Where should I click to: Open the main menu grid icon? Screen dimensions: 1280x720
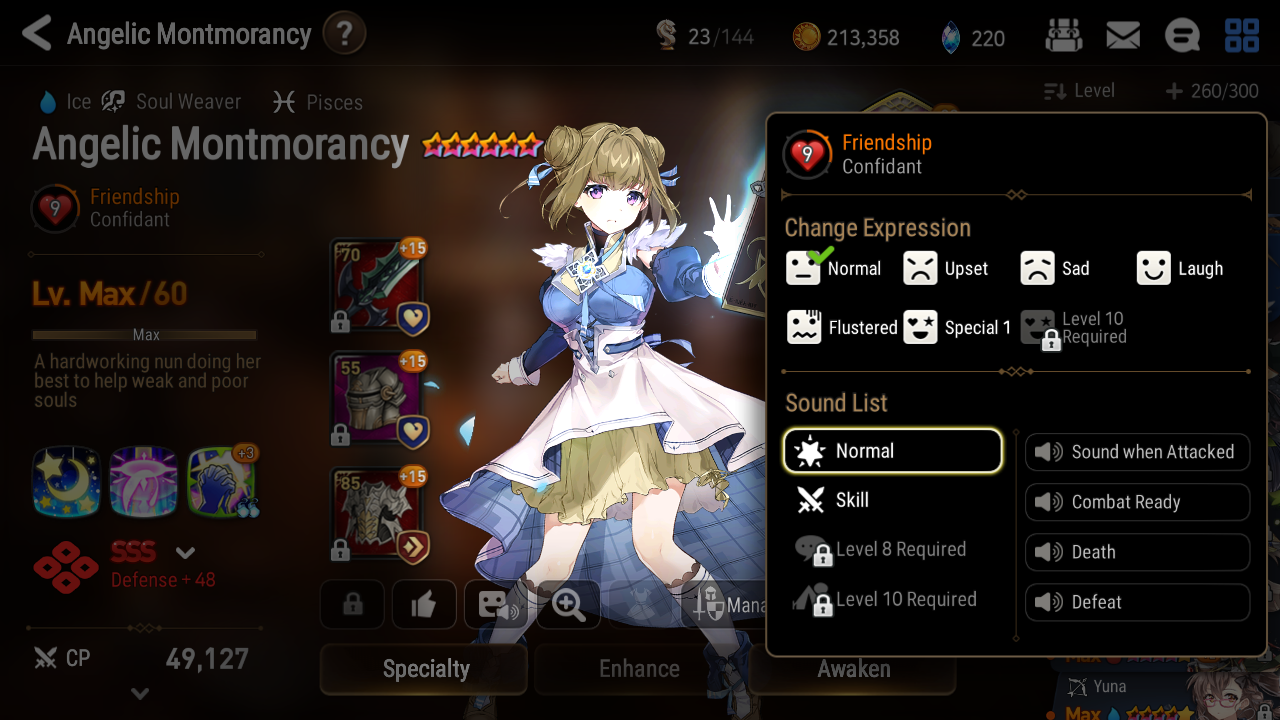[1242, 34]
